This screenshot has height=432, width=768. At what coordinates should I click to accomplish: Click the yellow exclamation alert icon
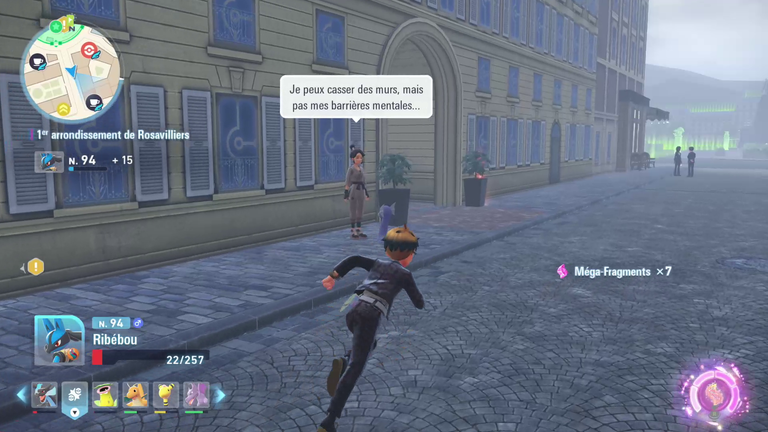click(36, 266)
